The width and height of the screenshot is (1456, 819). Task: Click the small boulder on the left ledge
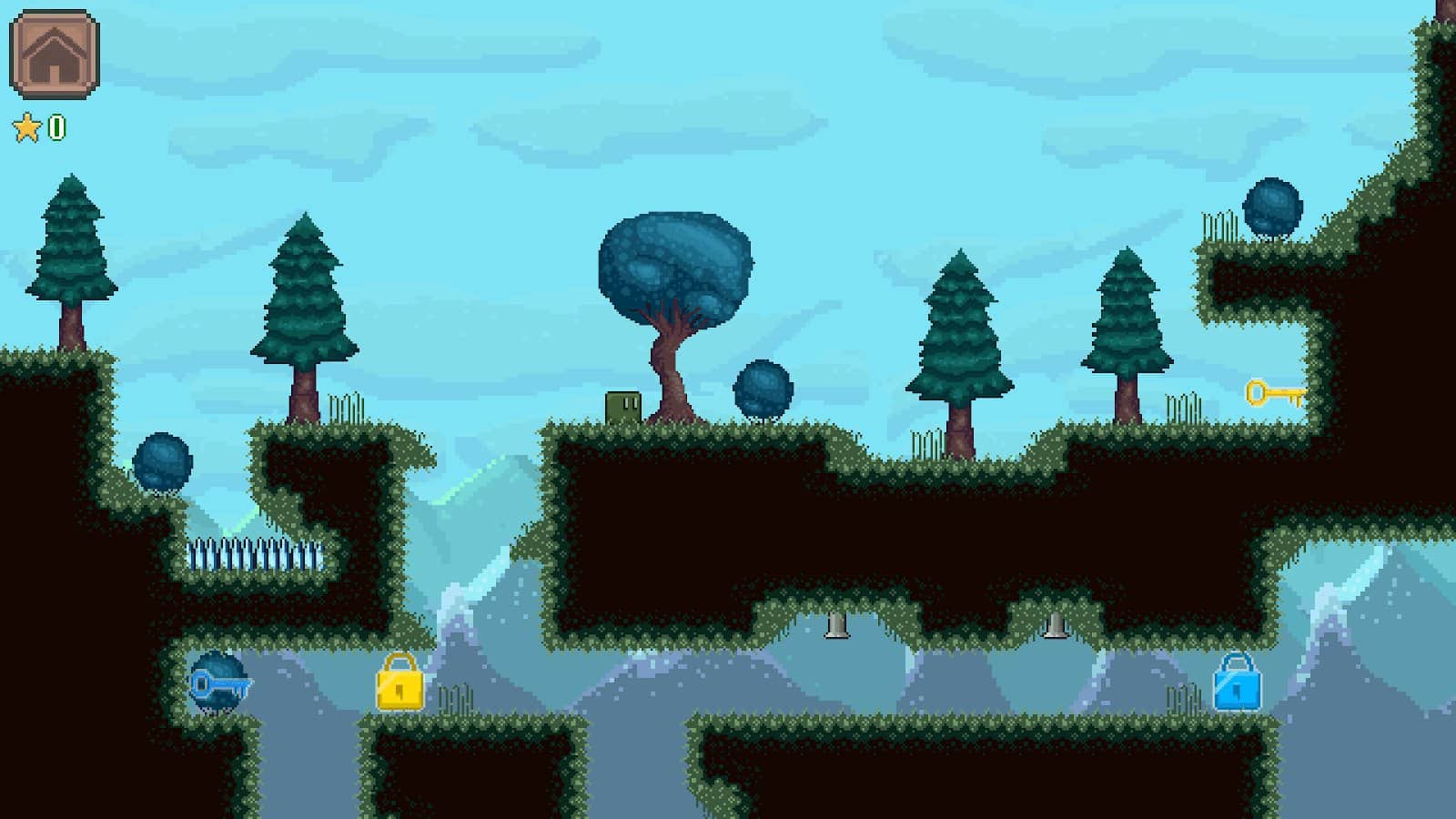click(162, 464)
